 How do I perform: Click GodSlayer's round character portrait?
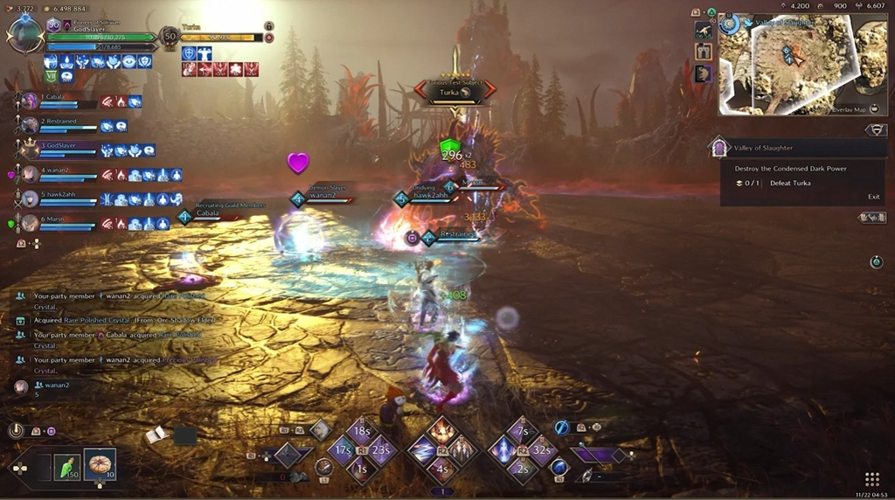click(23, 33)
